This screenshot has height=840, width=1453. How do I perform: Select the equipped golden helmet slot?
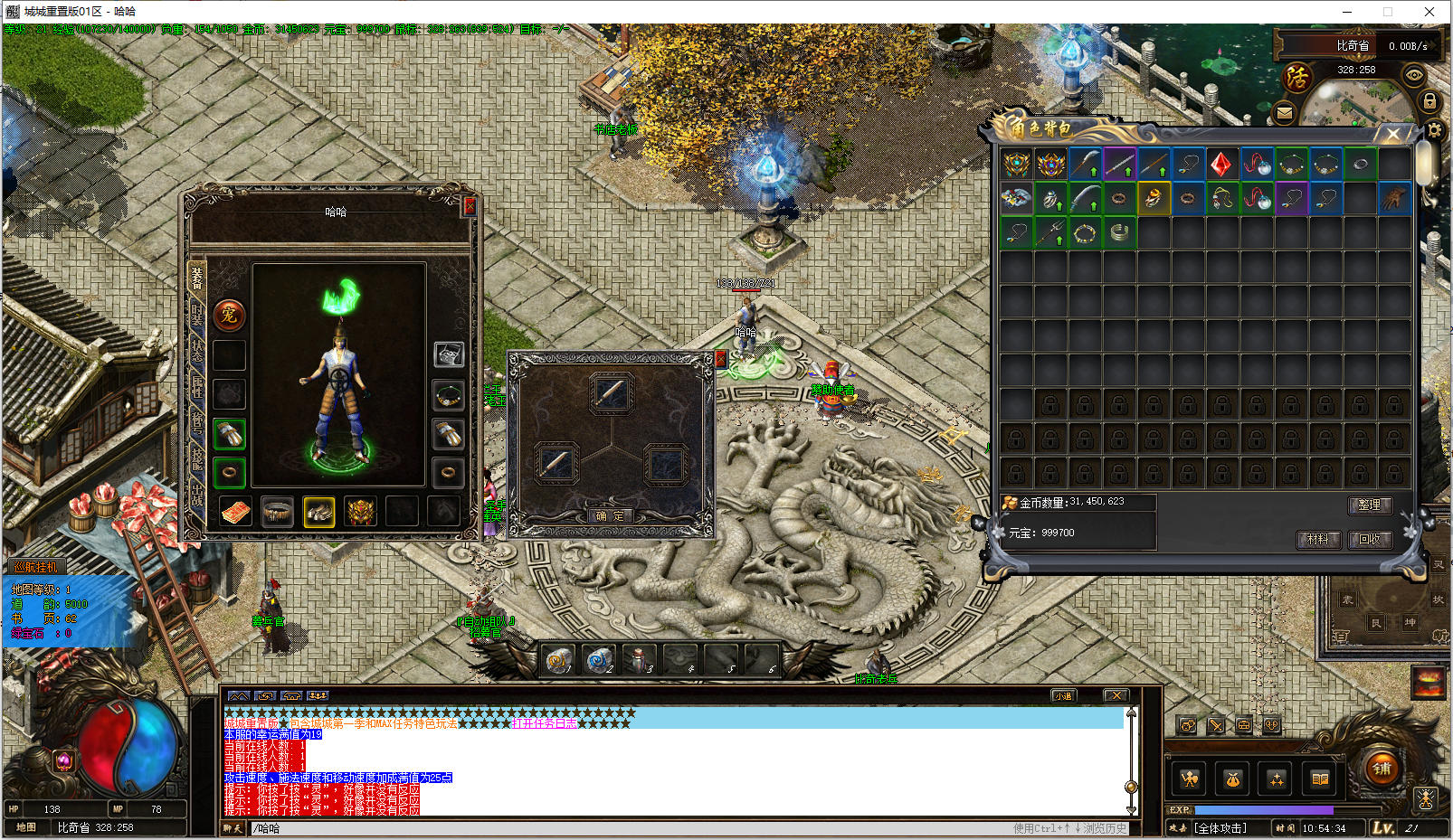[x=360, y=512]
